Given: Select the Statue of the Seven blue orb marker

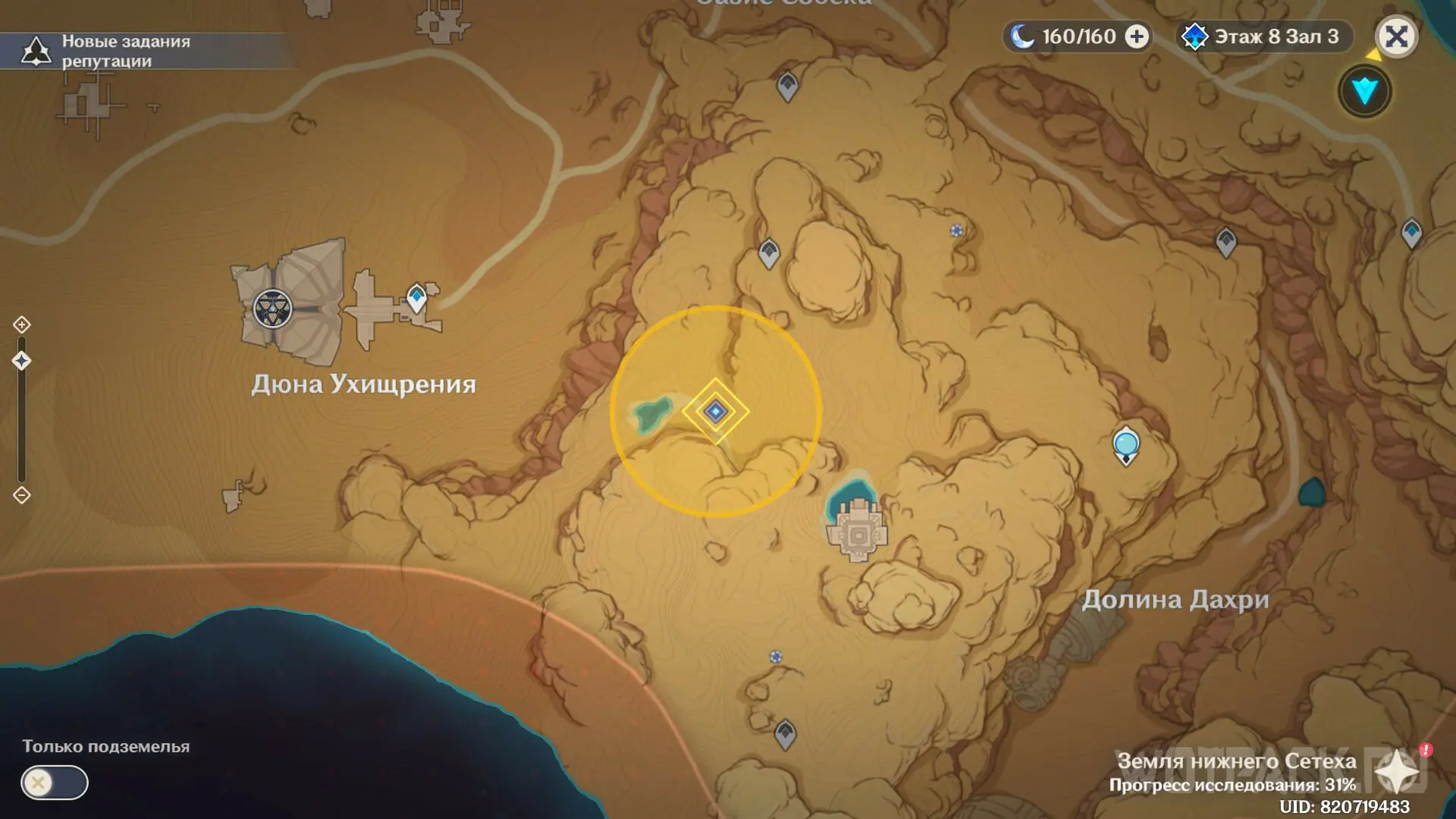Looking at the screenshot, I should point(1126,444).
